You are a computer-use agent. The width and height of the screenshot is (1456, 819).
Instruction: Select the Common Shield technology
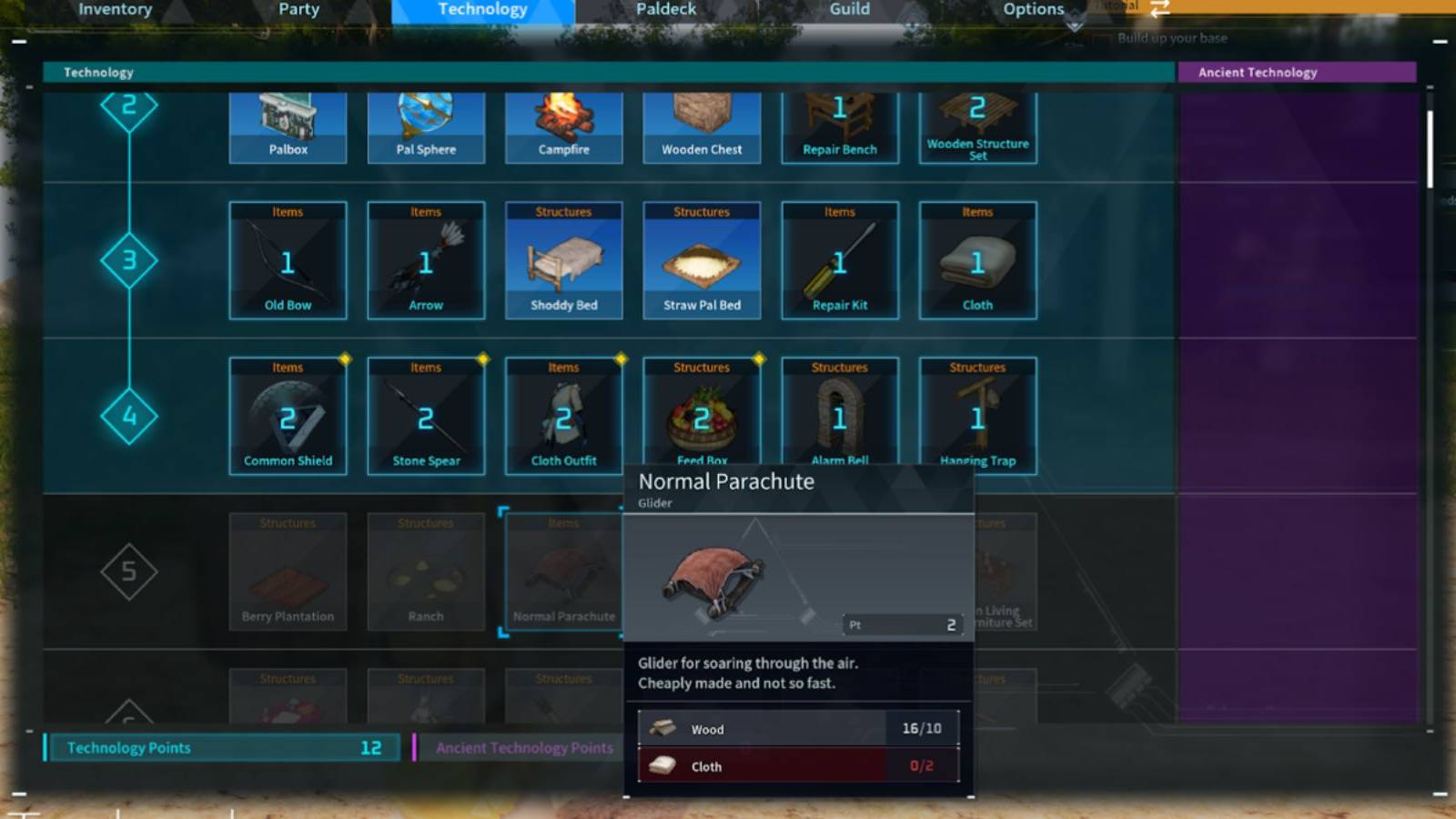click(x=288, y=417)
